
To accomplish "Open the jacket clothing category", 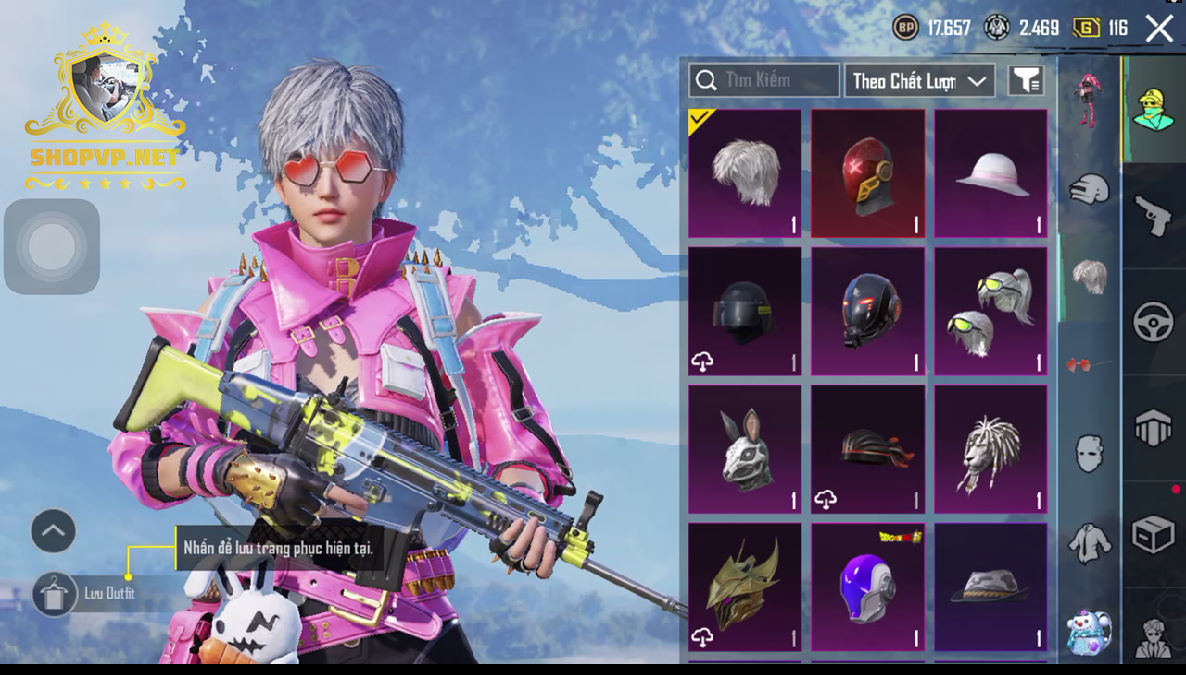I will coord(1089,543).
